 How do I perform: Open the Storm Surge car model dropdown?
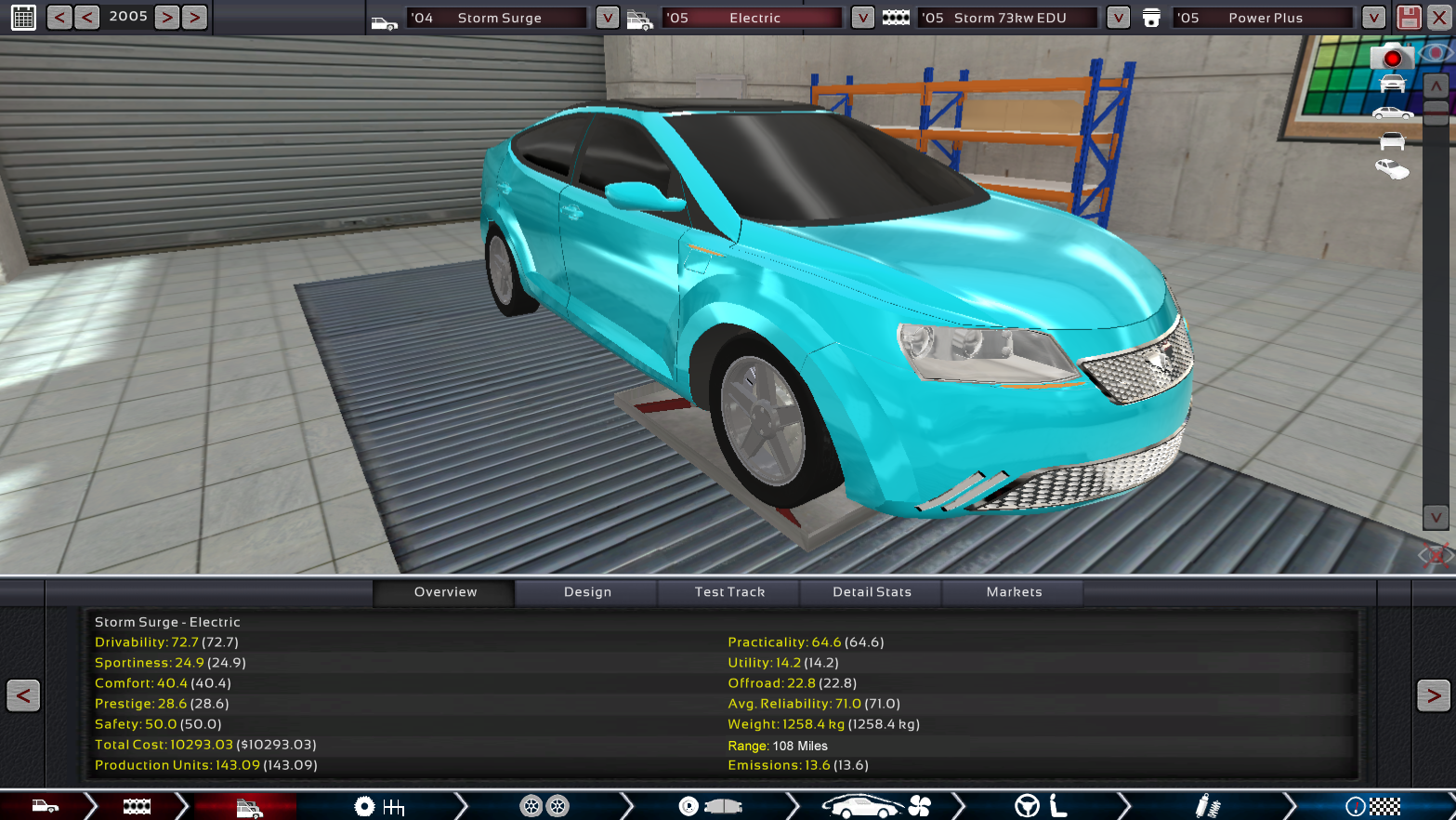607,18
